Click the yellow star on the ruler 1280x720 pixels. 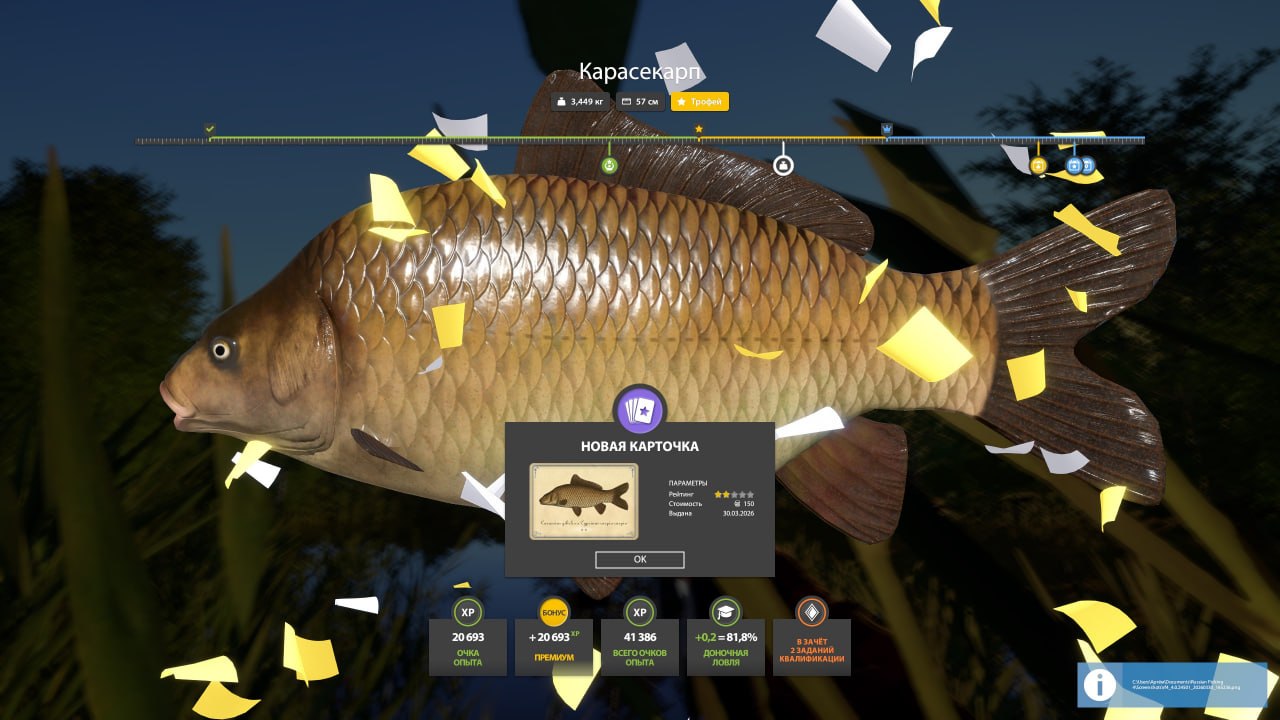click(697, 129)
